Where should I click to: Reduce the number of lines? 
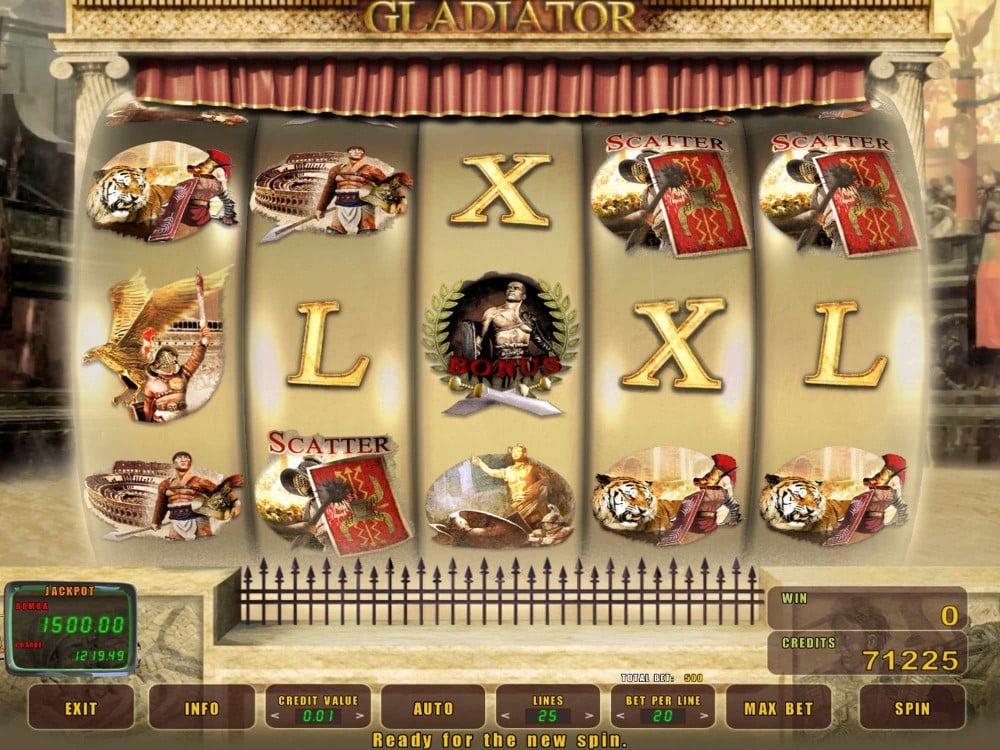point(505,716)
